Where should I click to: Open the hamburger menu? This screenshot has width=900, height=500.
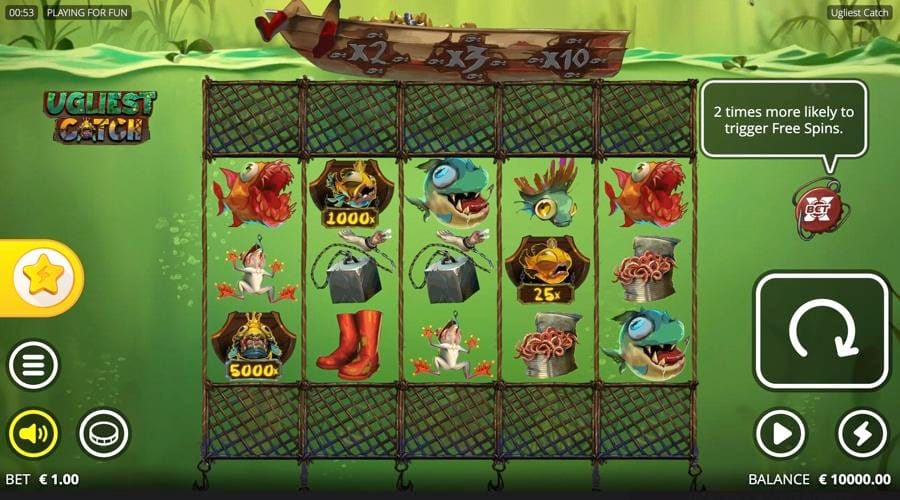click(x=34, y=366)
